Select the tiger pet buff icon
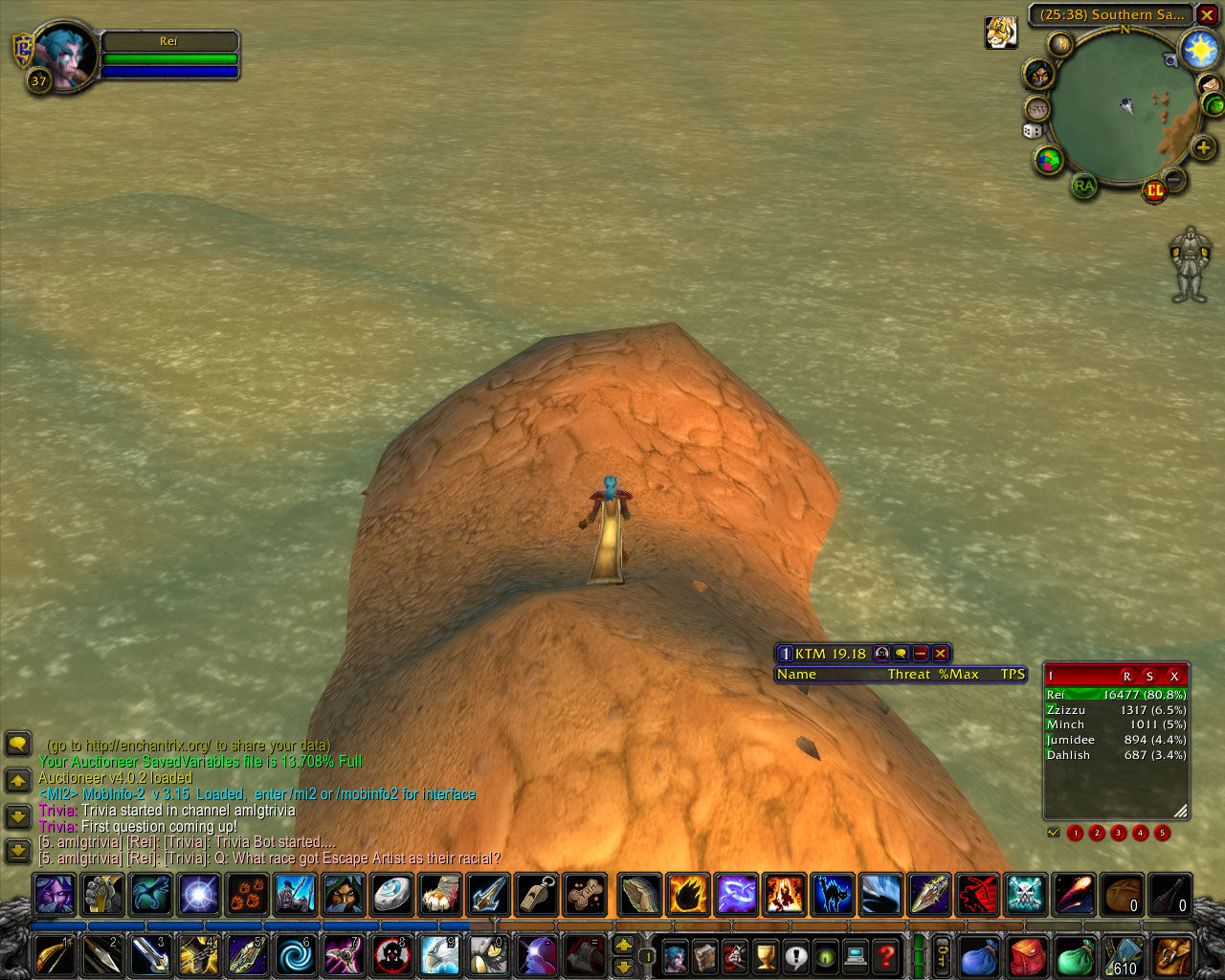This screenshot has width=1225, height=980. [1001, 33]
